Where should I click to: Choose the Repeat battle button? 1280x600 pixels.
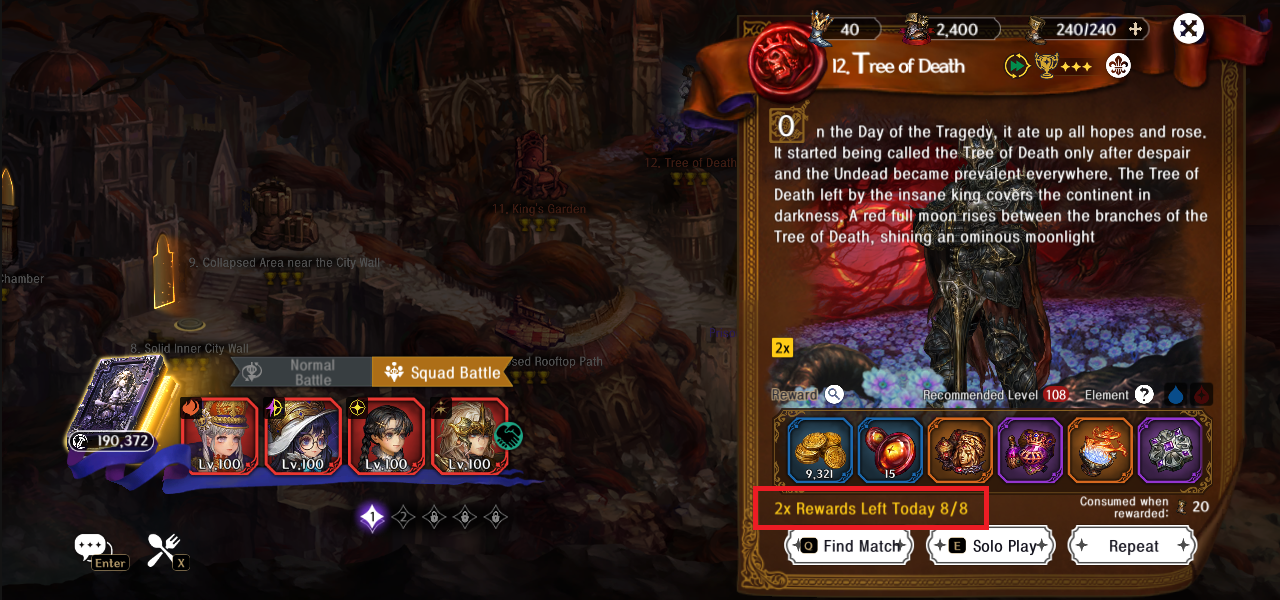click(1132, 546)
